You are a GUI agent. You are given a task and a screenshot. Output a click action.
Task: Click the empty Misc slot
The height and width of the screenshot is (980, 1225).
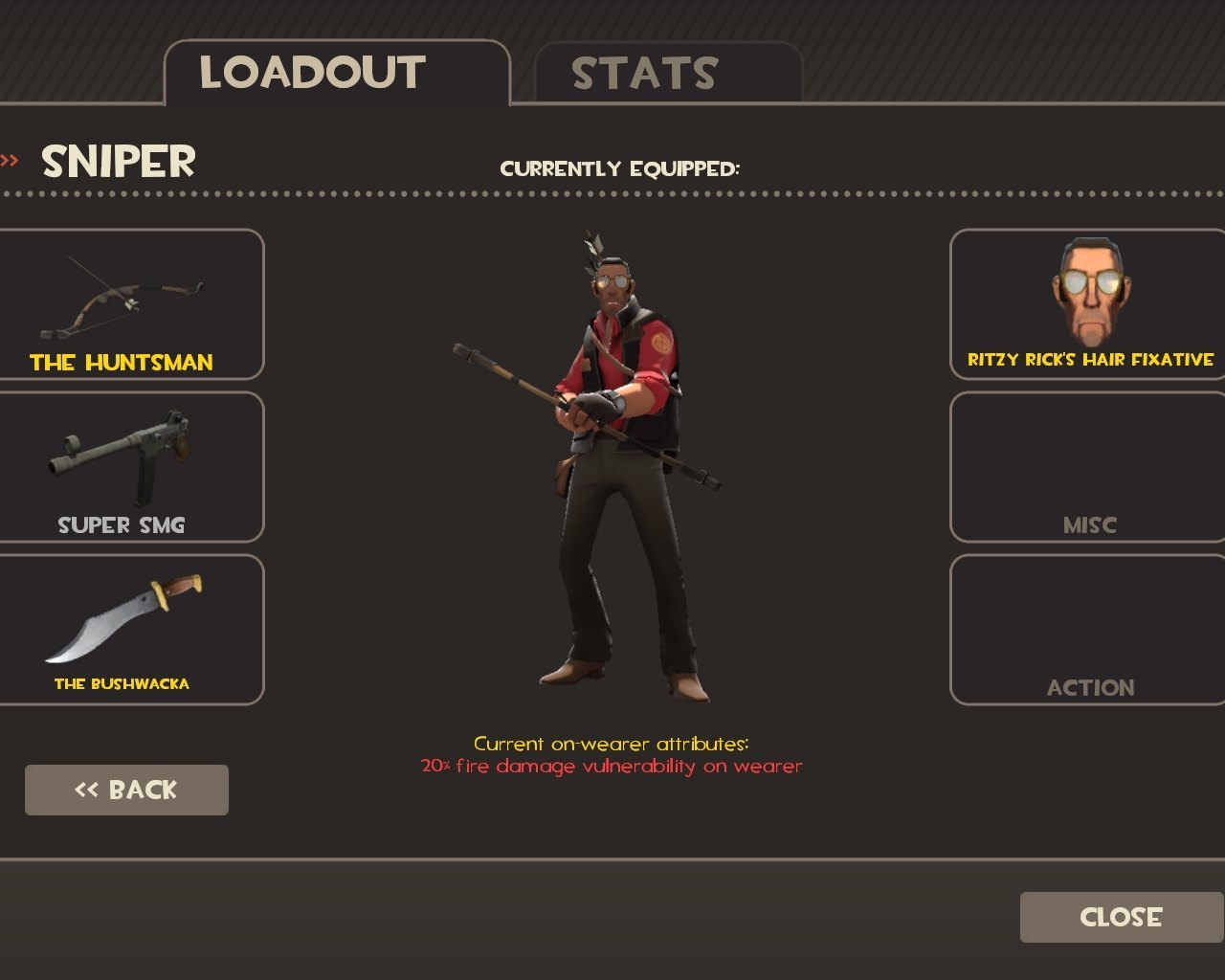point(1088,467)
